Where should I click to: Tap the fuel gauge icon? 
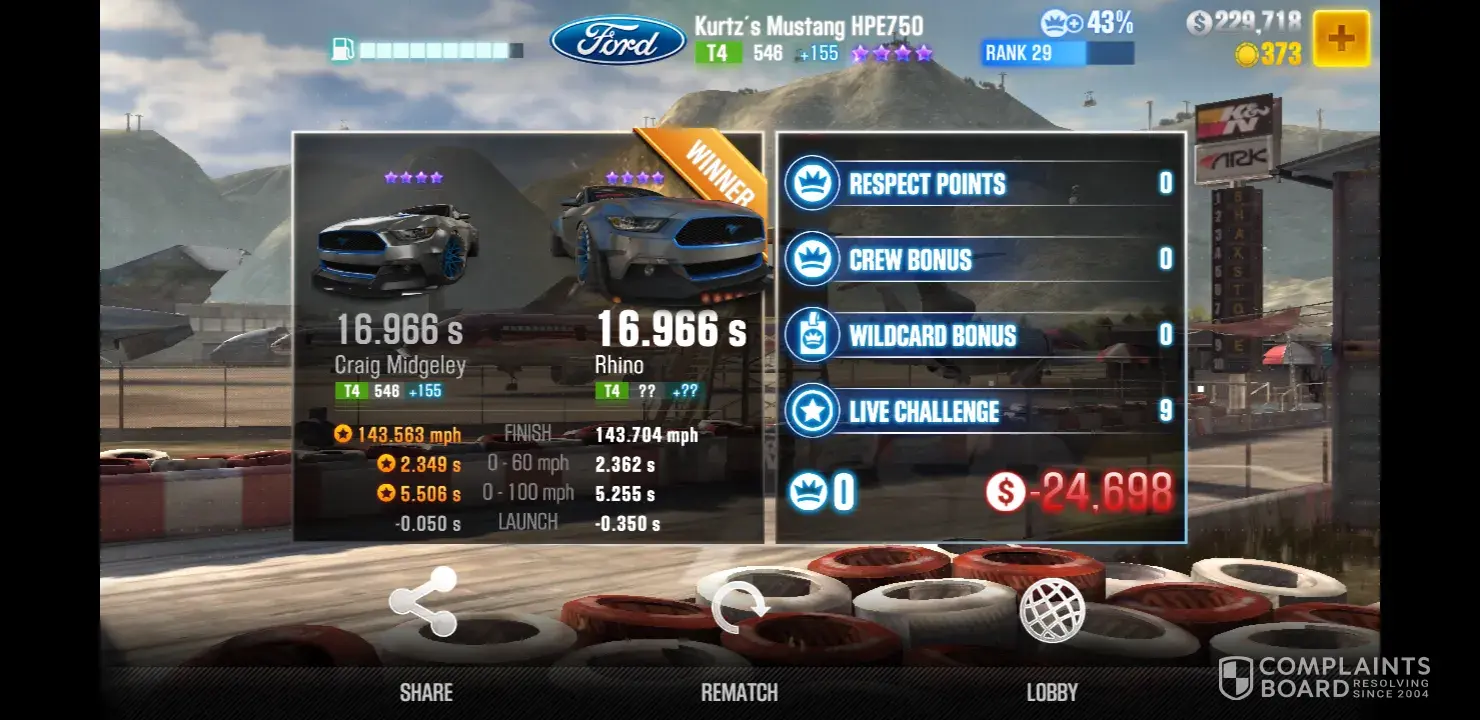click(x=344, y=49)
